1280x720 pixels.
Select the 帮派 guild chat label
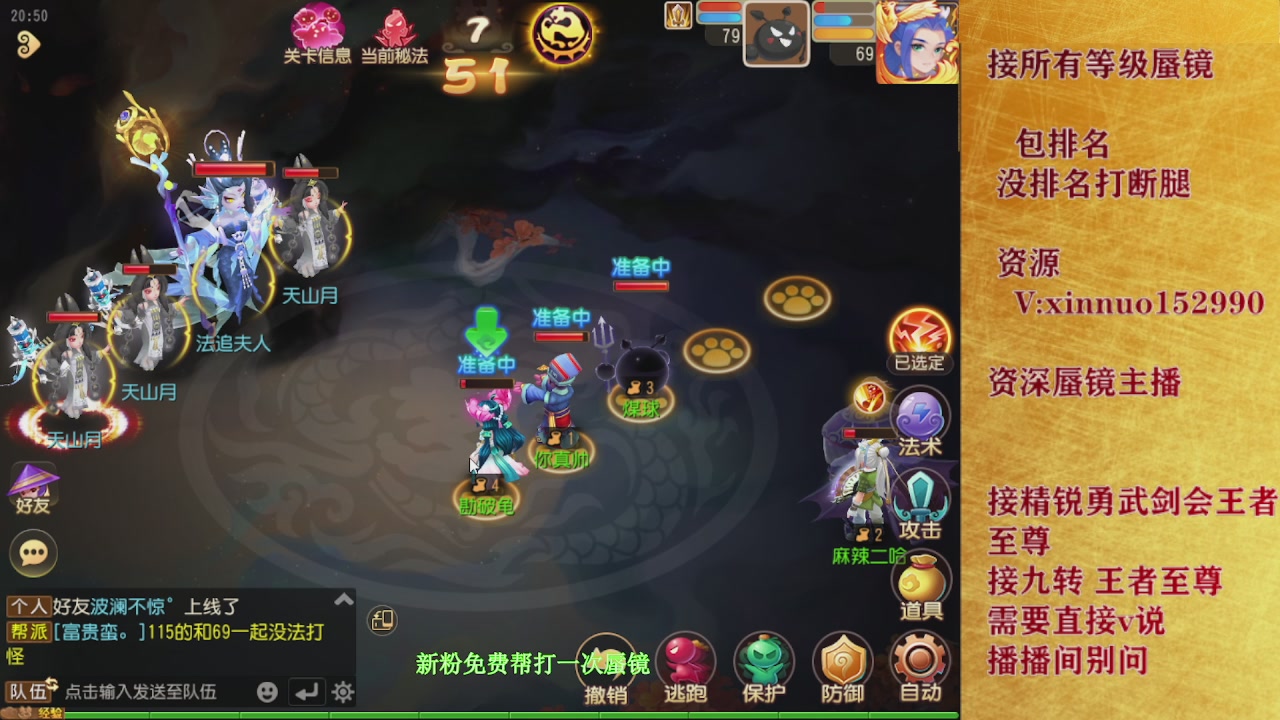(x=29, y=628)
